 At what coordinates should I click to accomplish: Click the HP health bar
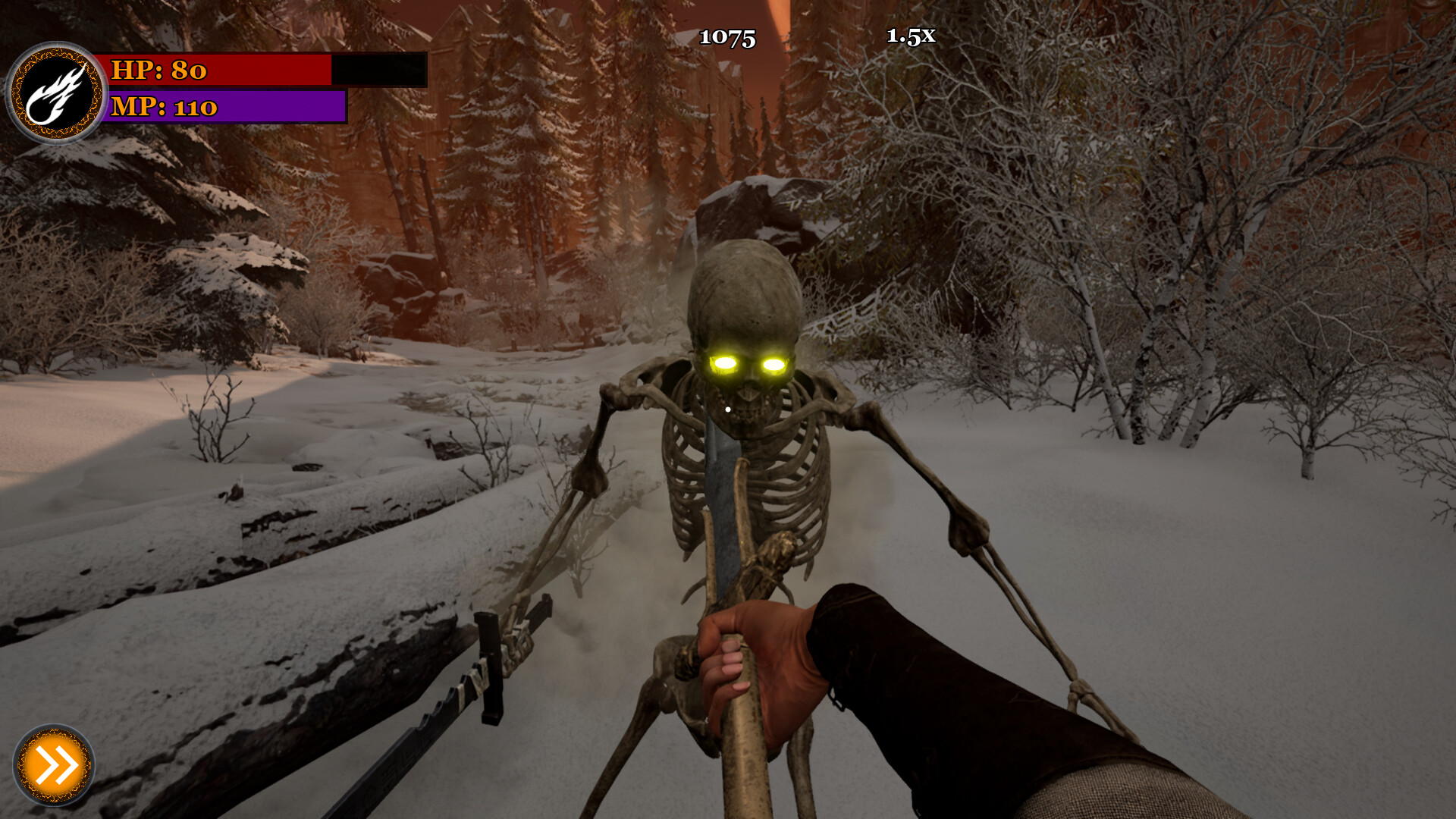[220, 71]
